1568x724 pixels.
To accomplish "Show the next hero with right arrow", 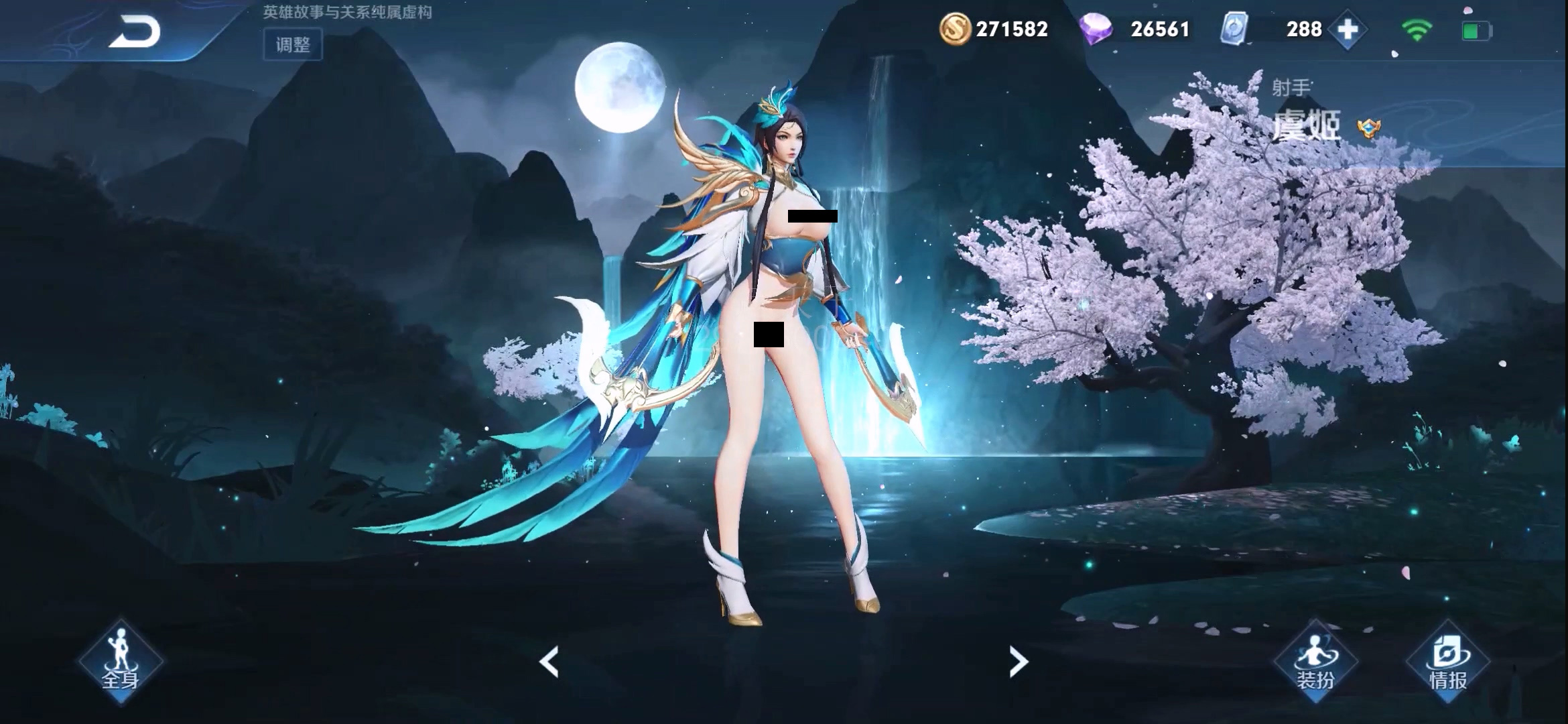I will pyautogui.click(x=1019, y=662).
